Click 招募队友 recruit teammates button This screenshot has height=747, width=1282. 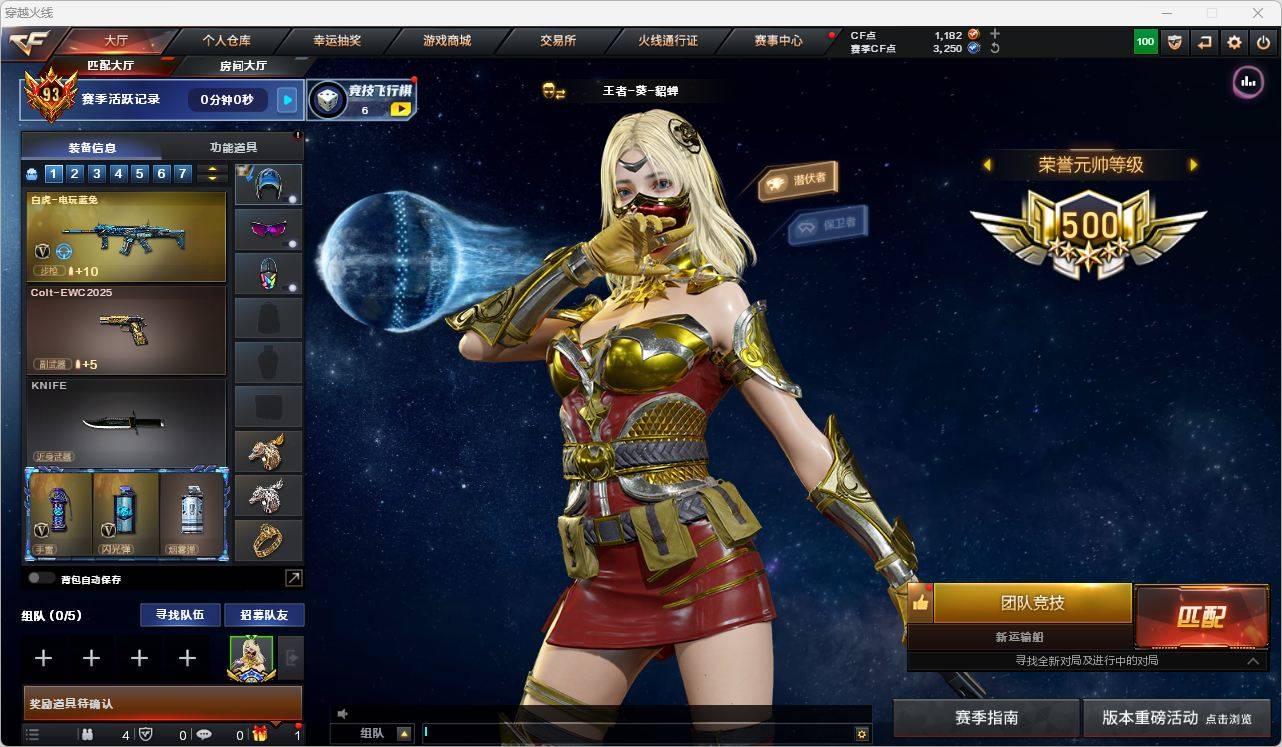tap(264, 615)
